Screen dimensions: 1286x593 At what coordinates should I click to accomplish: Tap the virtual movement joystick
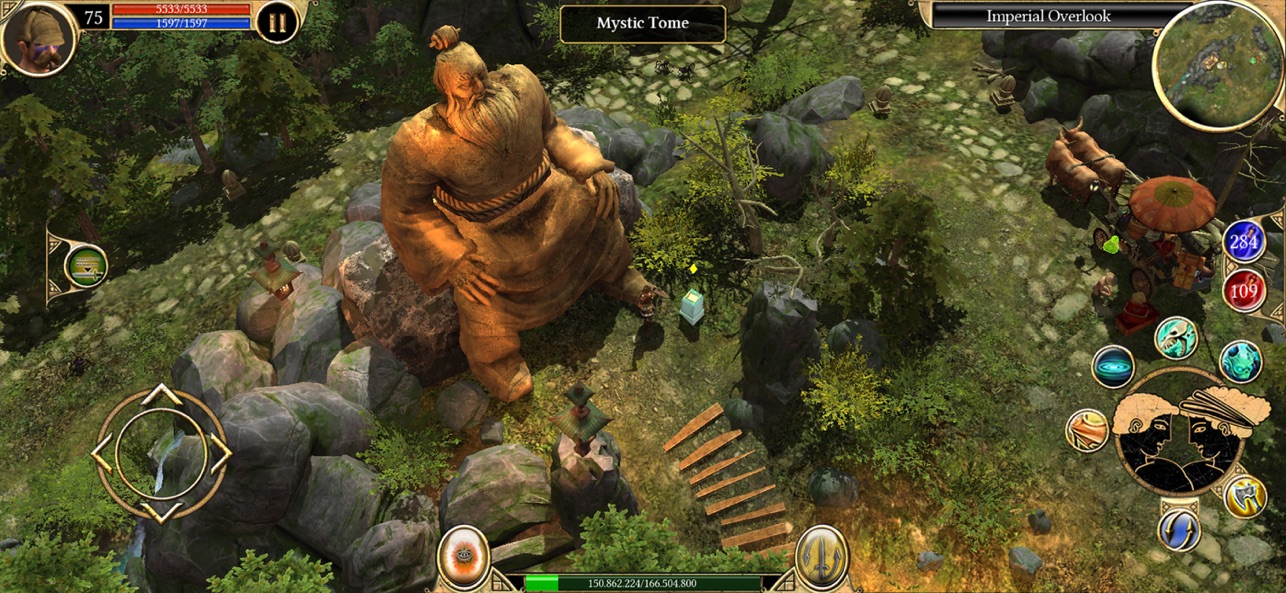click(161, 453)
